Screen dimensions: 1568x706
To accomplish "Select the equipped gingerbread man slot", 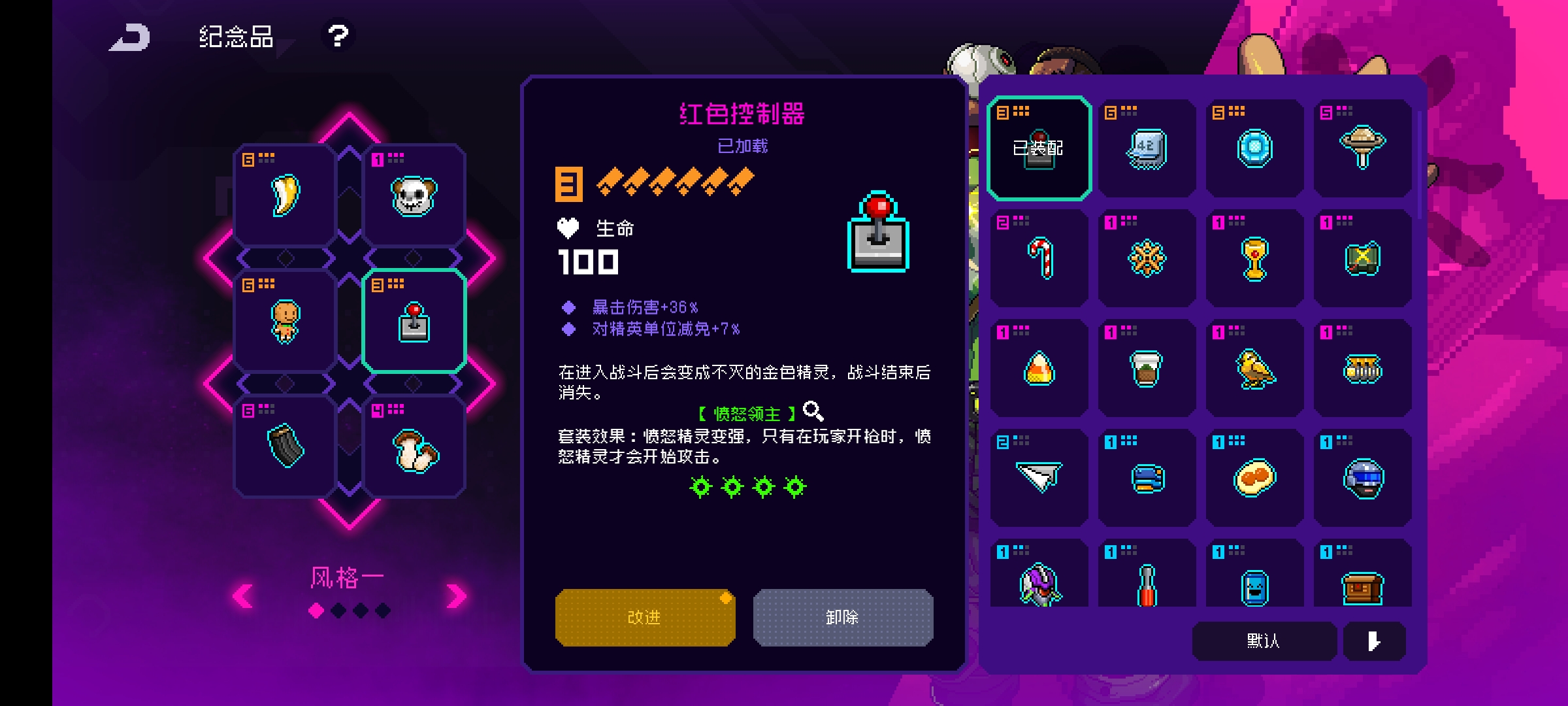I will [286, 321].
